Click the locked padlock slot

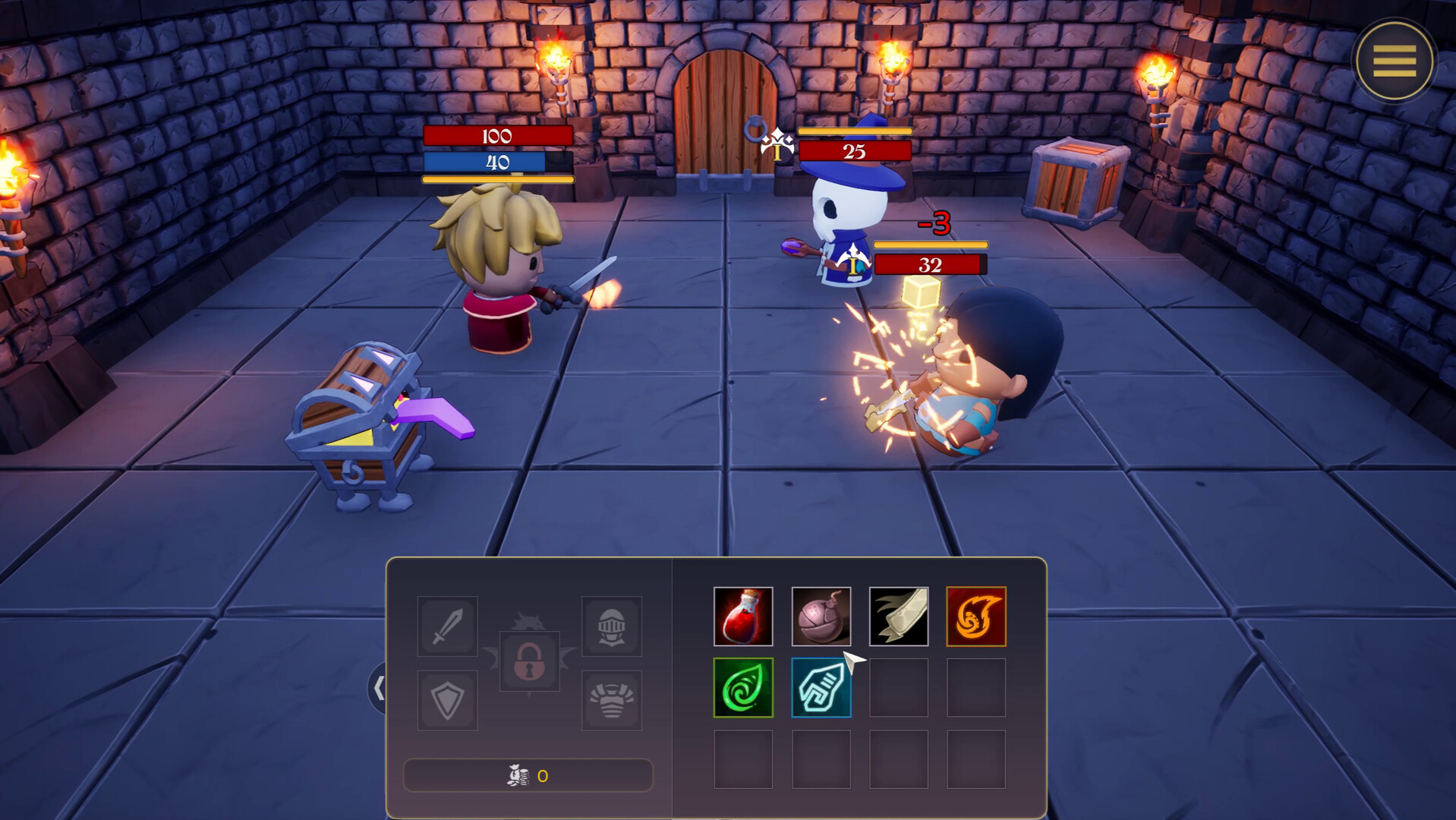tap(529, 663)
